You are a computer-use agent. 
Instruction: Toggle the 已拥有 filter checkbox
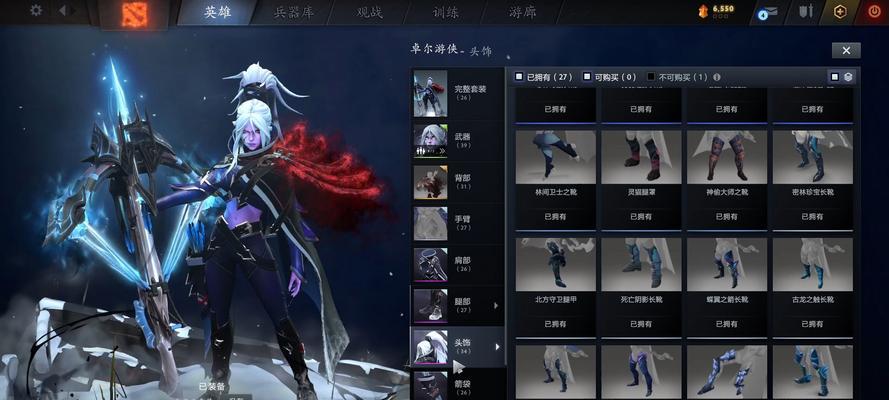point(519,76)
